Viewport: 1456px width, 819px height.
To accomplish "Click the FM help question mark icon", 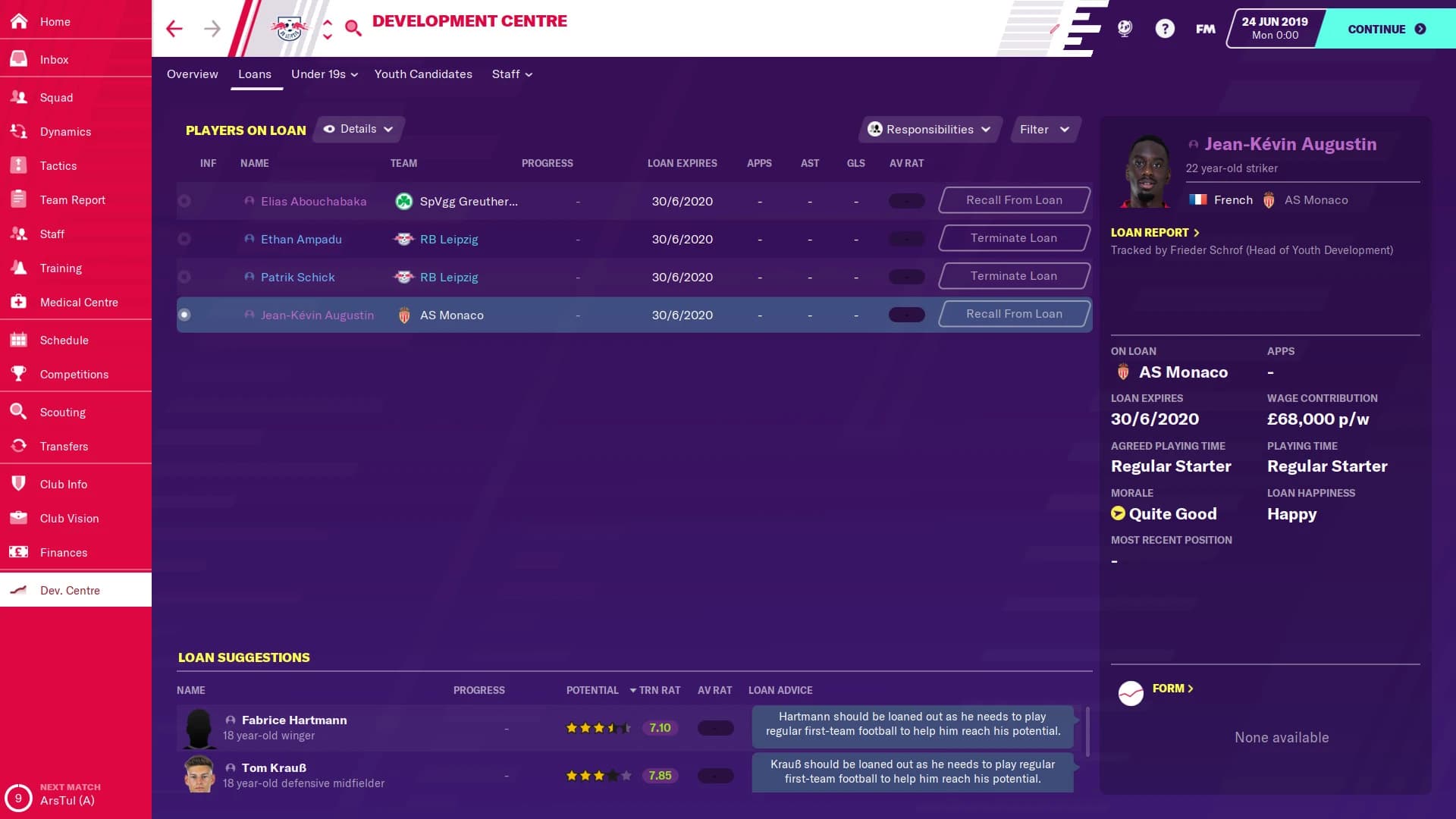I will click(1165, 28).
